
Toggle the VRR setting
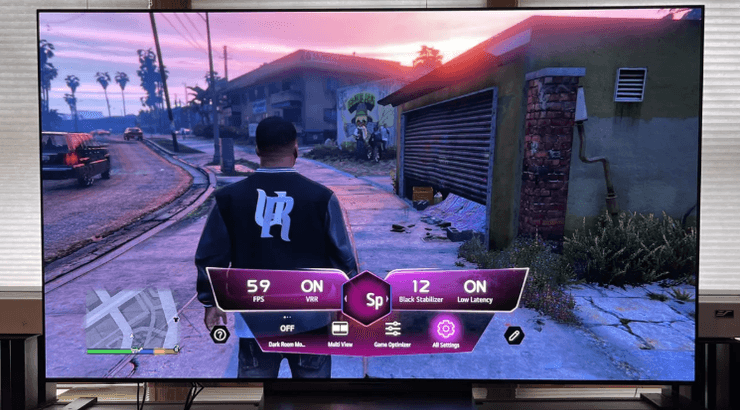[312, 290]
